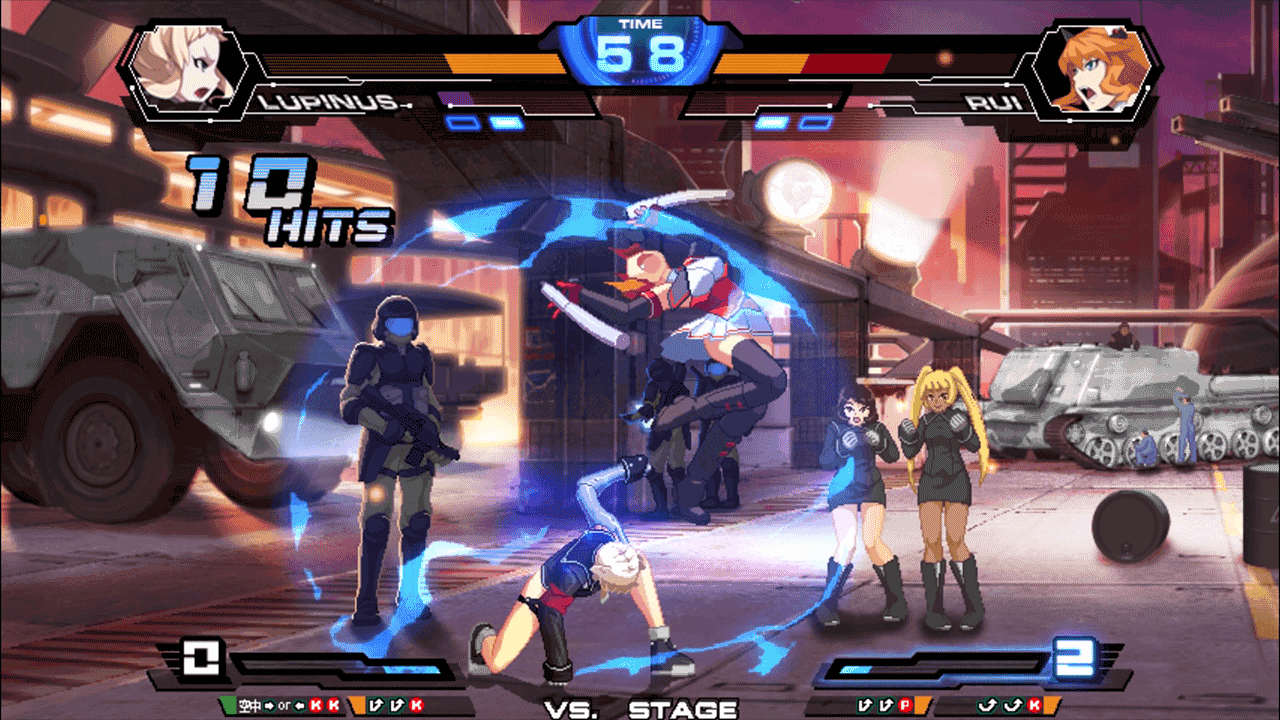The image size is (1280, 720).
Task: Click Lupinus's character portrait
Action: [x=187, y=67]
